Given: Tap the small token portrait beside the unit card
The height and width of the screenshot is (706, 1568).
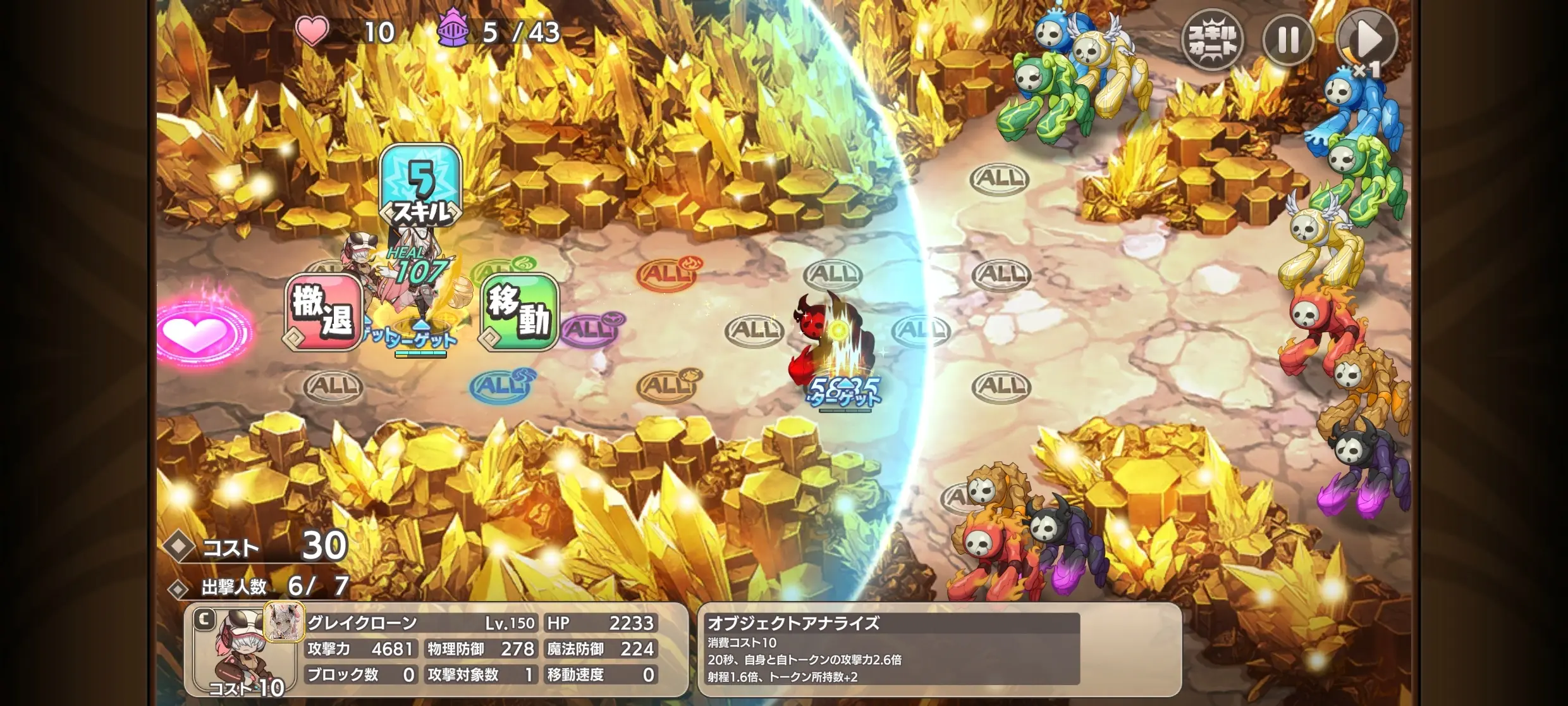Looking at the screenshot, I should coord(284,622).
